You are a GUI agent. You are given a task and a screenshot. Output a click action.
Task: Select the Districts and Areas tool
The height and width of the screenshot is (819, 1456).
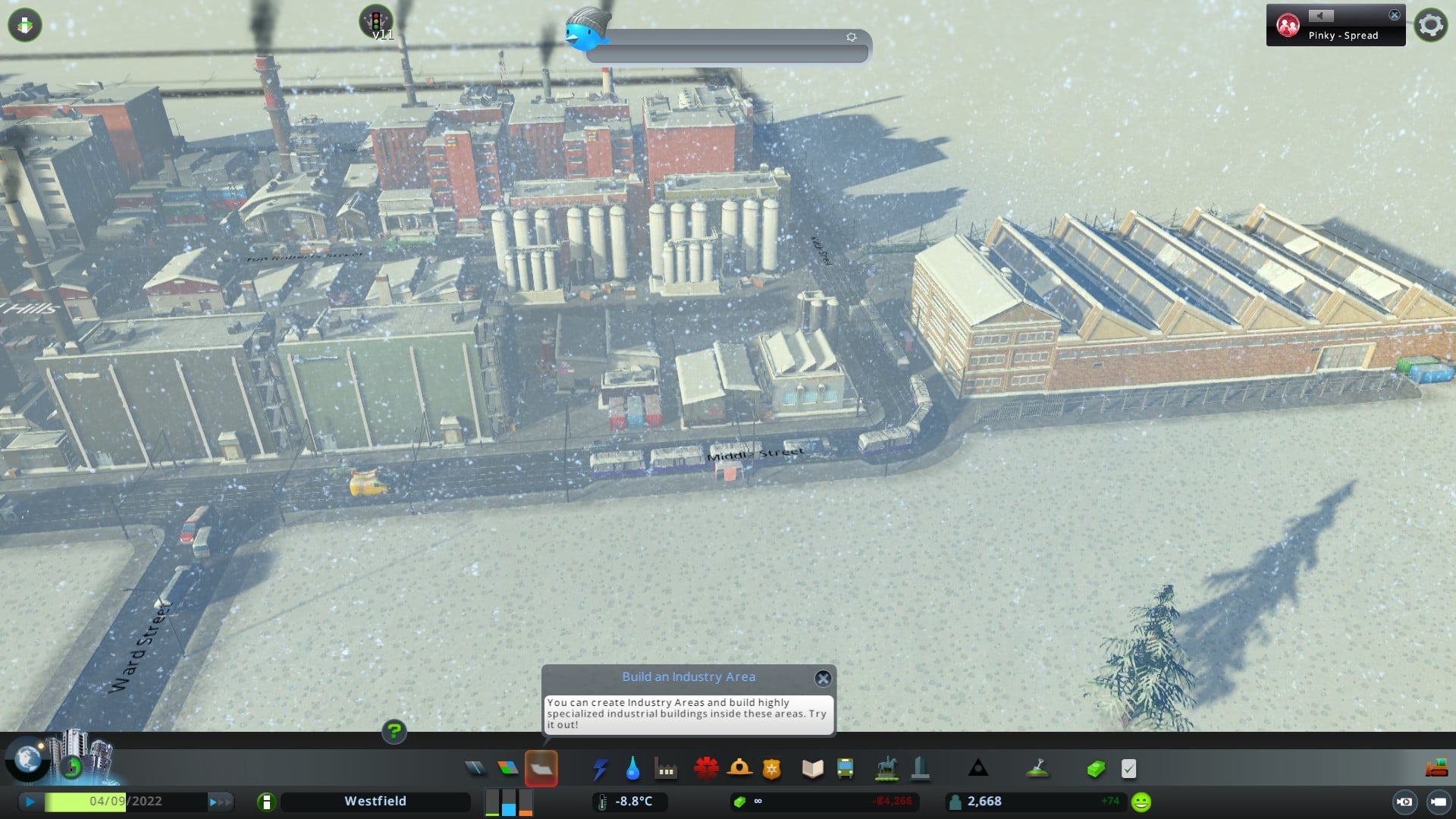click(x=541, y=769)
